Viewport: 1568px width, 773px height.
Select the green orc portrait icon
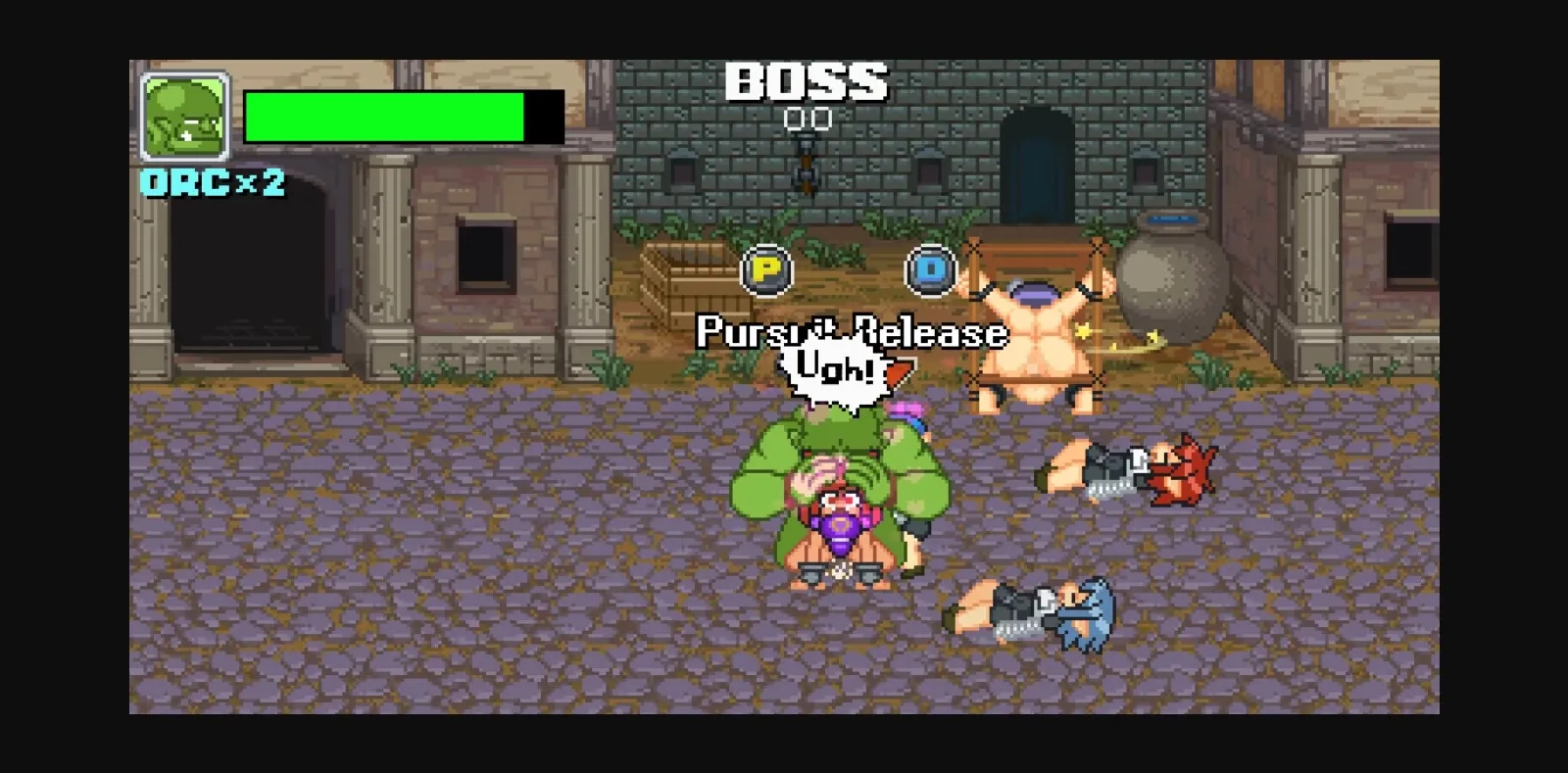point(184,116)
